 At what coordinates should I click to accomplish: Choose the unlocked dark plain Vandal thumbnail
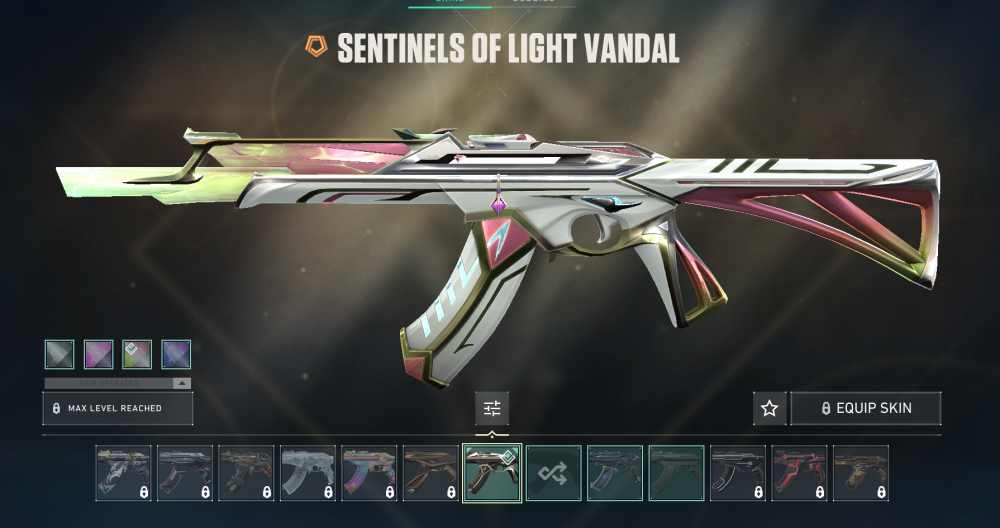point(676,473)
